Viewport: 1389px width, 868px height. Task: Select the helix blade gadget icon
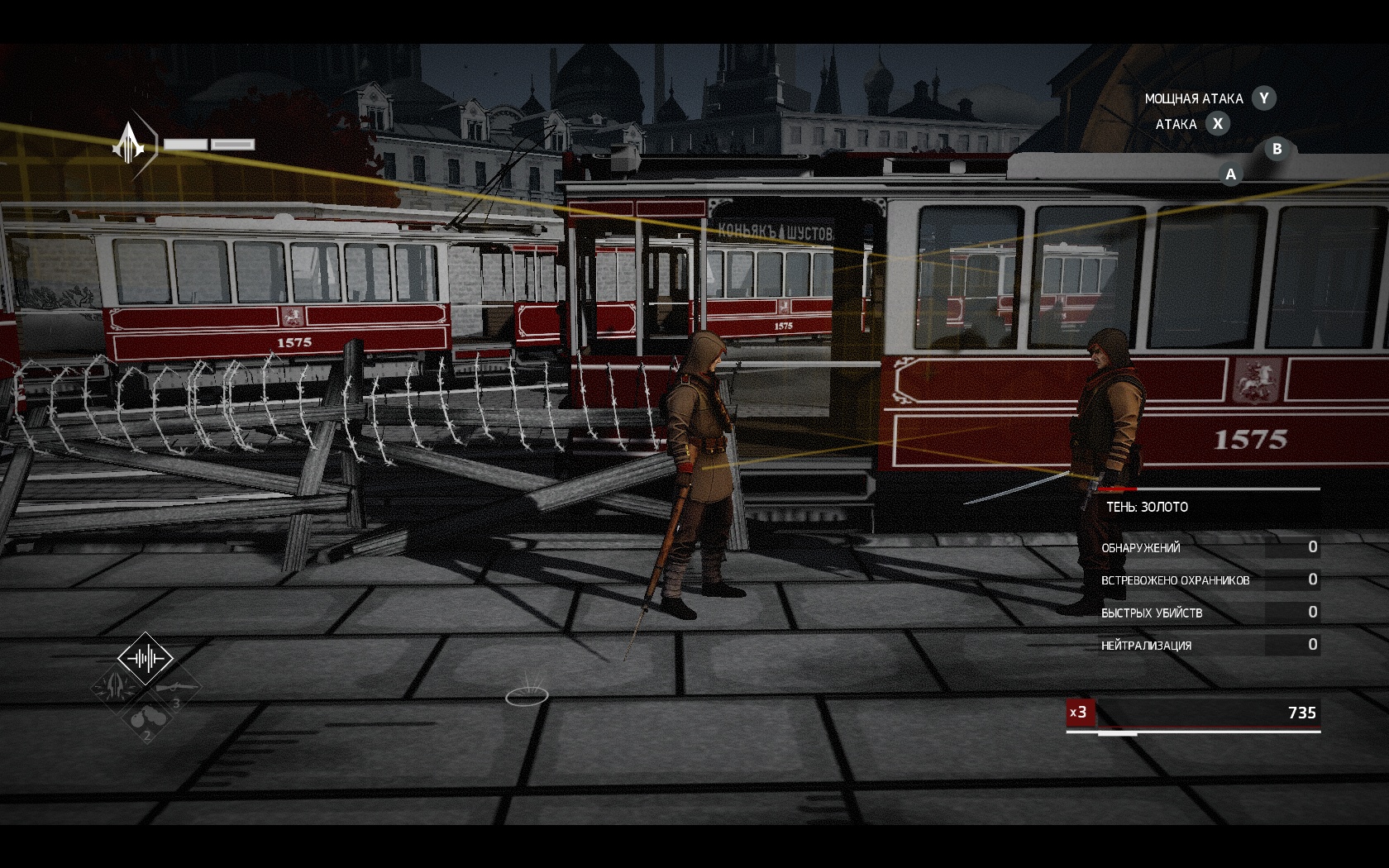(x=115, y=687)
